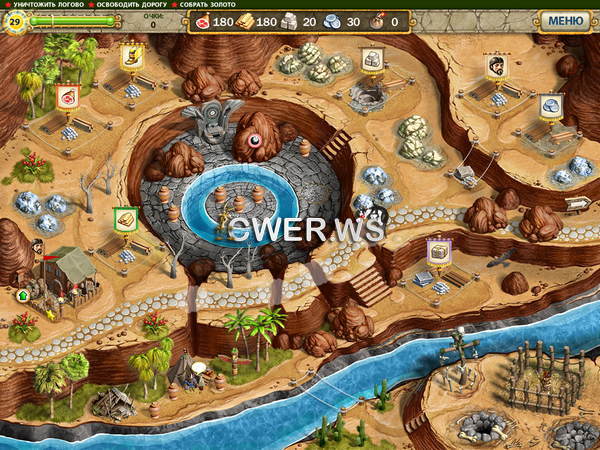Activate the purple crate banner marker
The height and width of the screenshot is (450, 600).
tap(438, 251)
